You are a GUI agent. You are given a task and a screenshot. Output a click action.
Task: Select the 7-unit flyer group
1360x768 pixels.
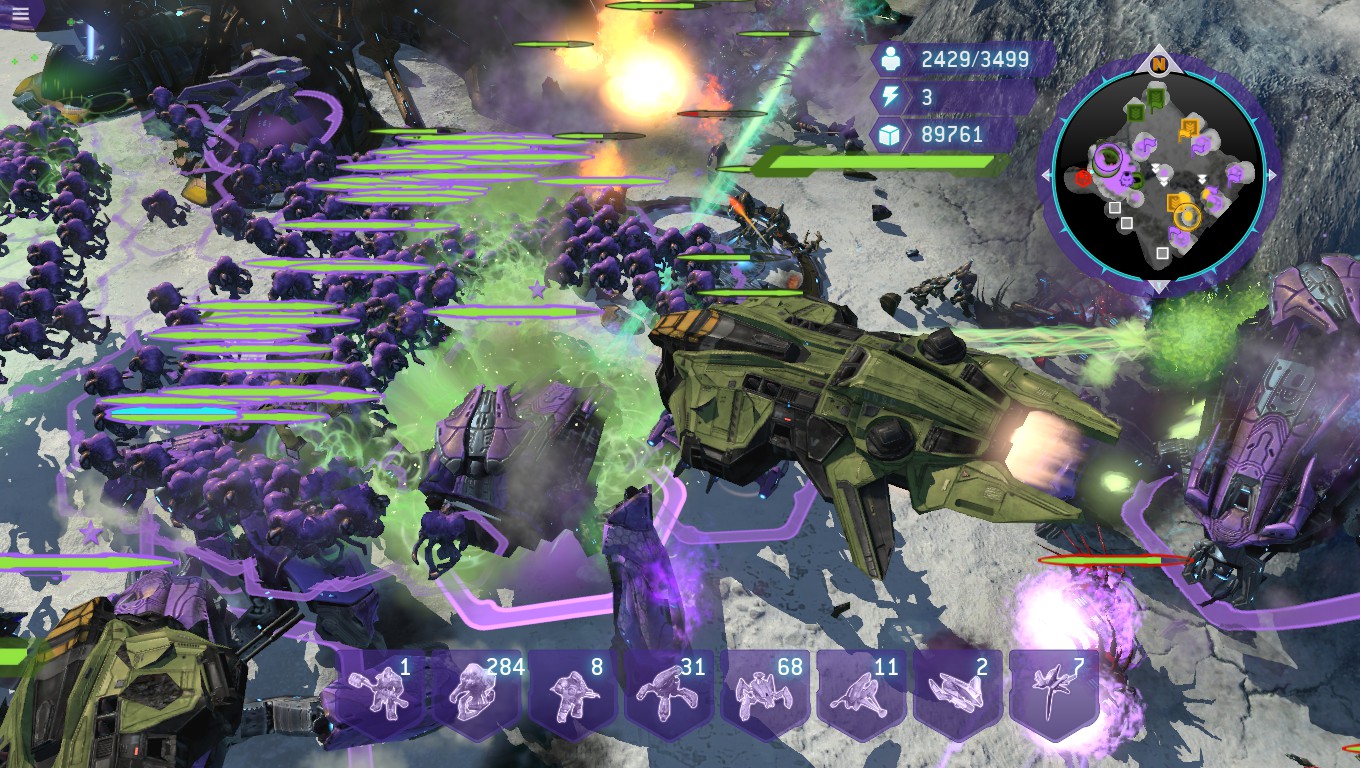click(1056, 692)
